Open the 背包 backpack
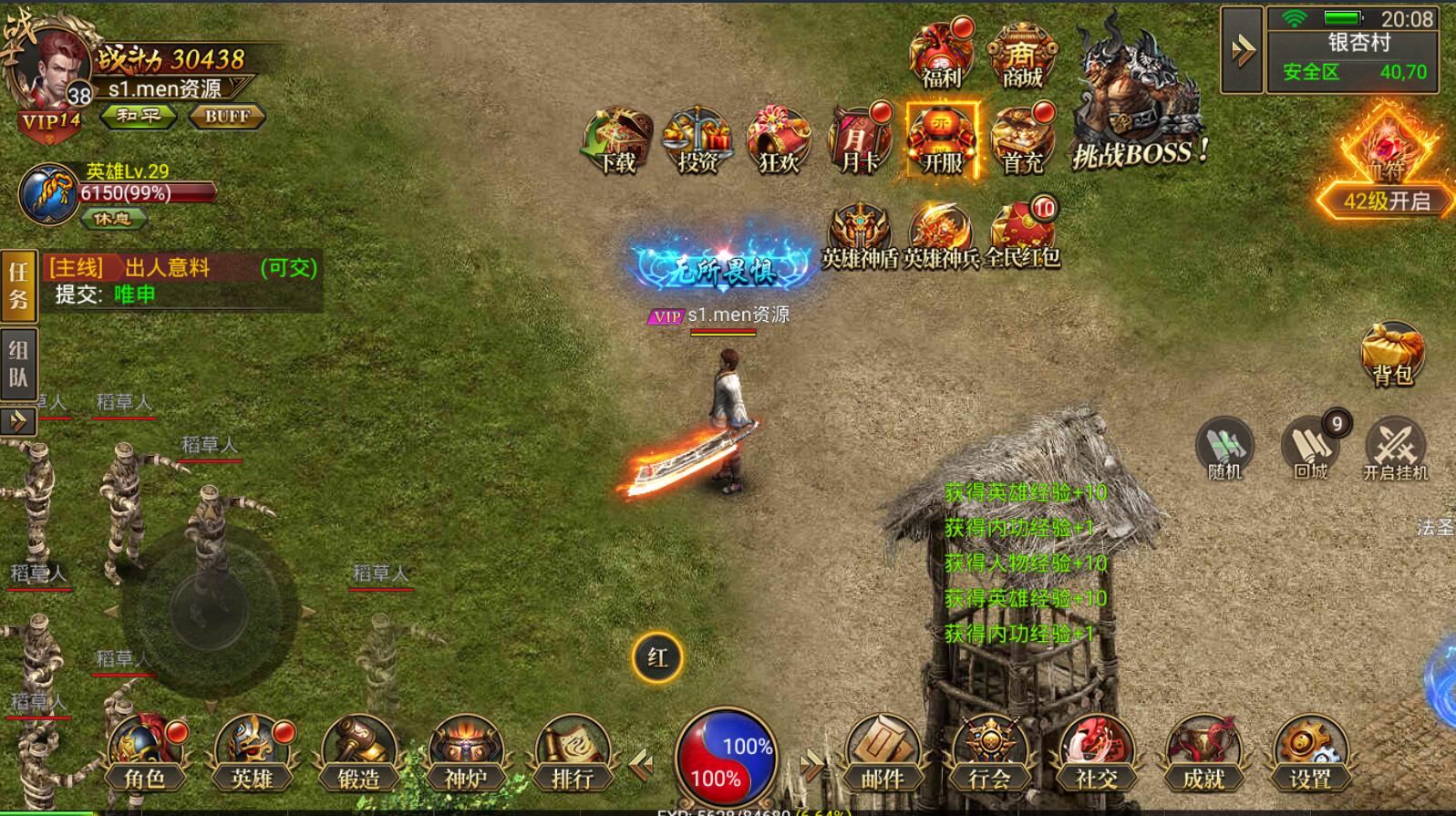This screenshot has height=816, width=1456. tap(1391, 354)
